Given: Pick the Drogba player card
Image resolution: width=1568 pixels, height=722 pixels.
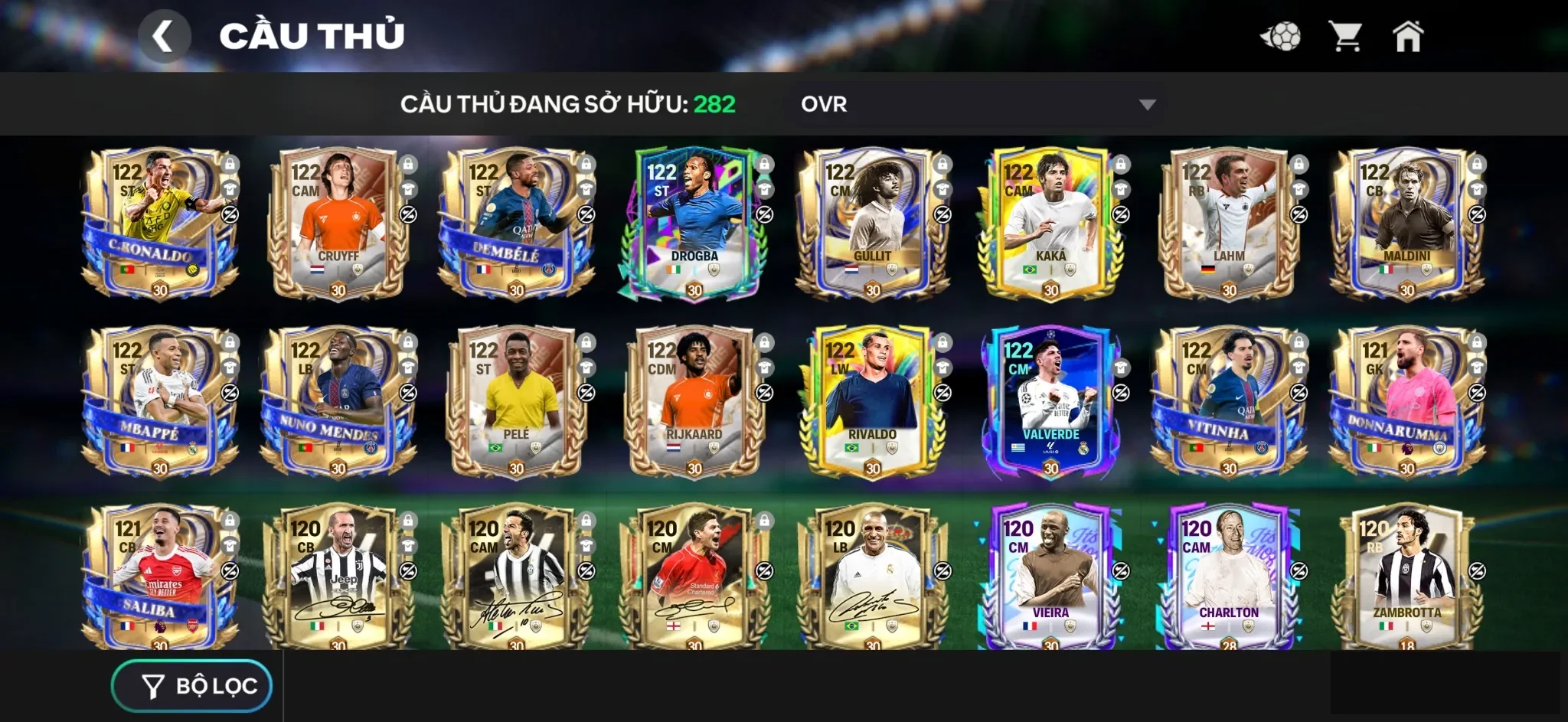Looking at the screenshot, I should [x=694, y=223].
